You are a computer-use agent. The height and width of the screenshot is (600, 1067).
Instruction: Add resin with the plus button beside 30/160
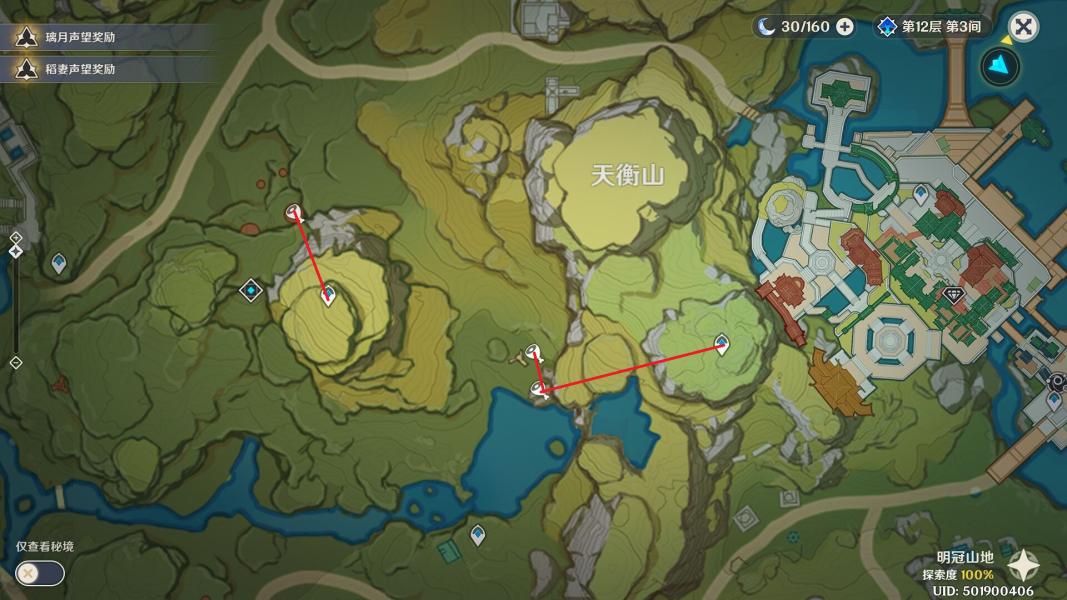(845, 27)
